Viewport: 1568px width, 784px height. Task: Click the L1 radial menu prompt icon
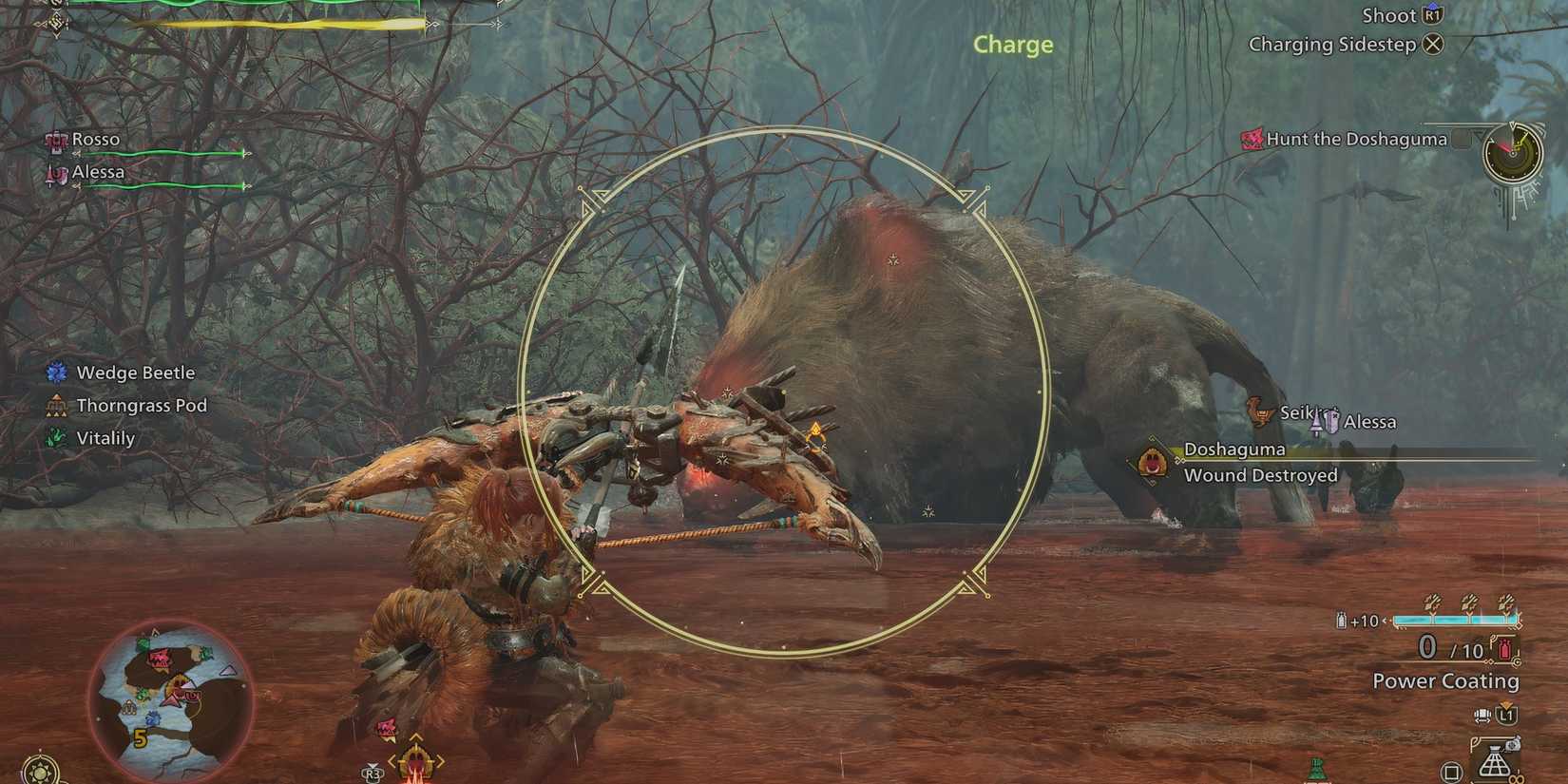point(1507,715)
